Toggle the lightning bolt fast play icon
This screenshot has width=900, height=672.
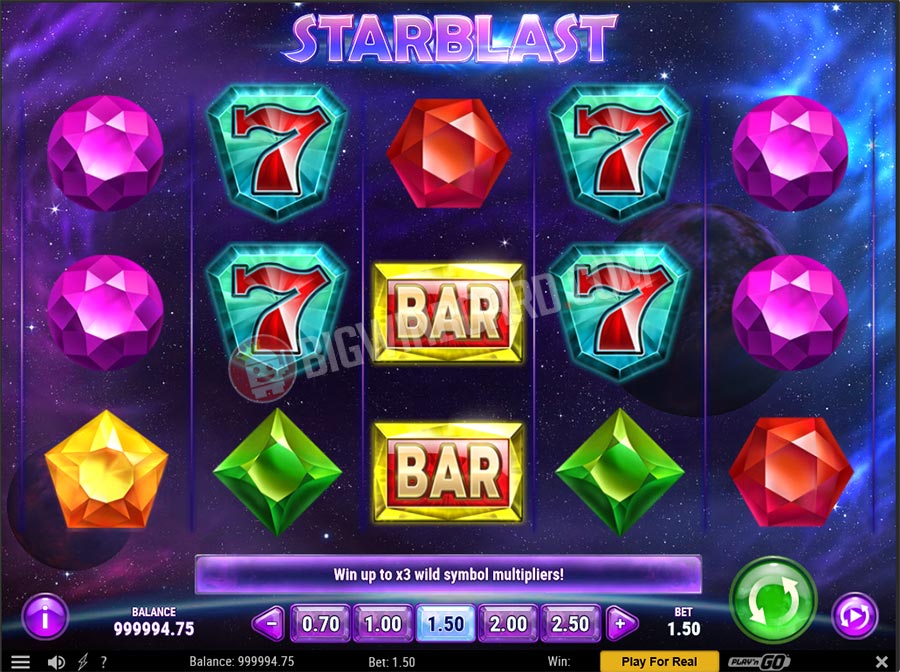point(82,661)
